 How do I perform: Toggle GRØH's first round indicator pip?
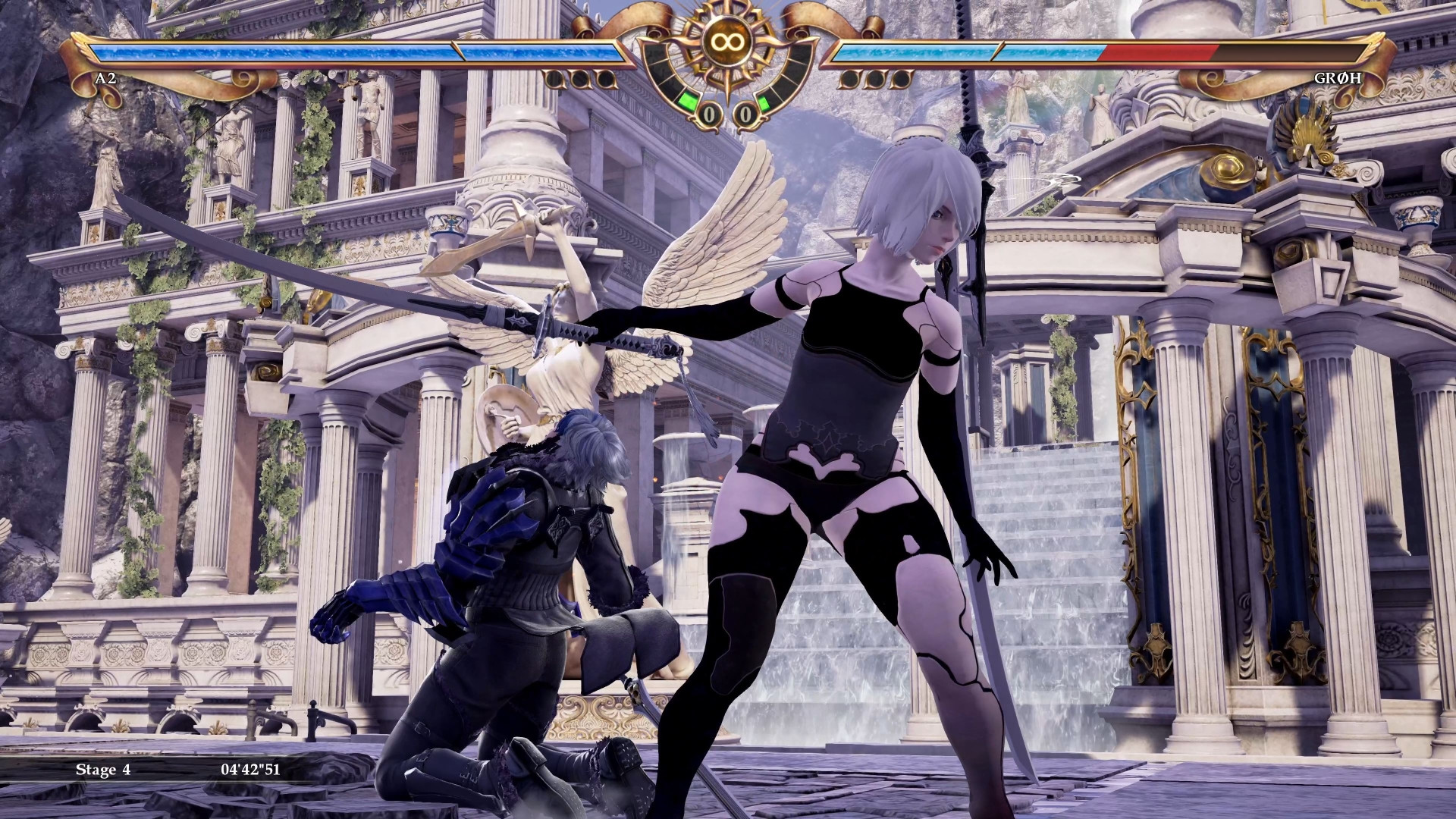point(848,80)
